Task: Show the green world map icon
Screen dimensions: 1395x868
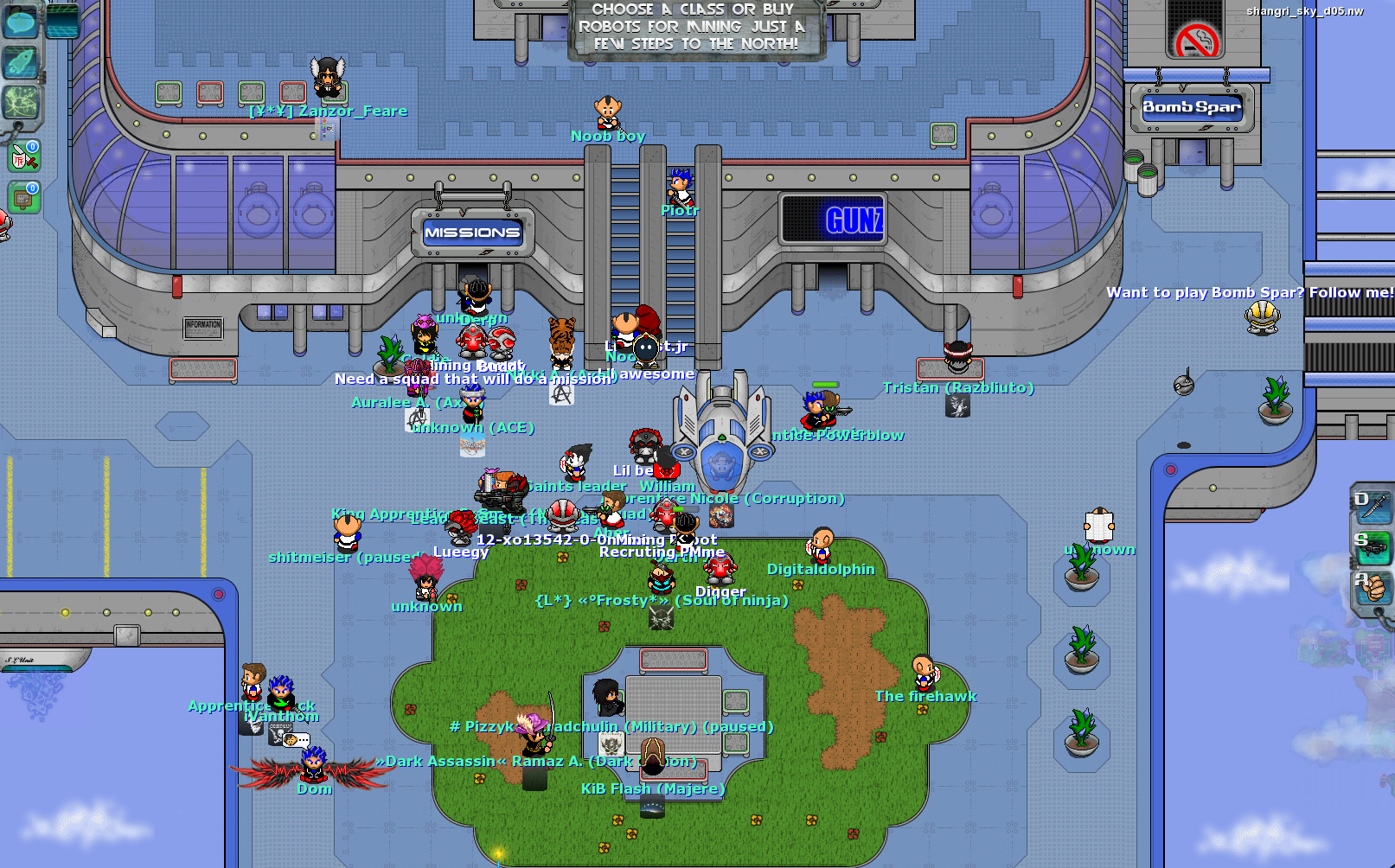Action: click(x=21, y=104)
